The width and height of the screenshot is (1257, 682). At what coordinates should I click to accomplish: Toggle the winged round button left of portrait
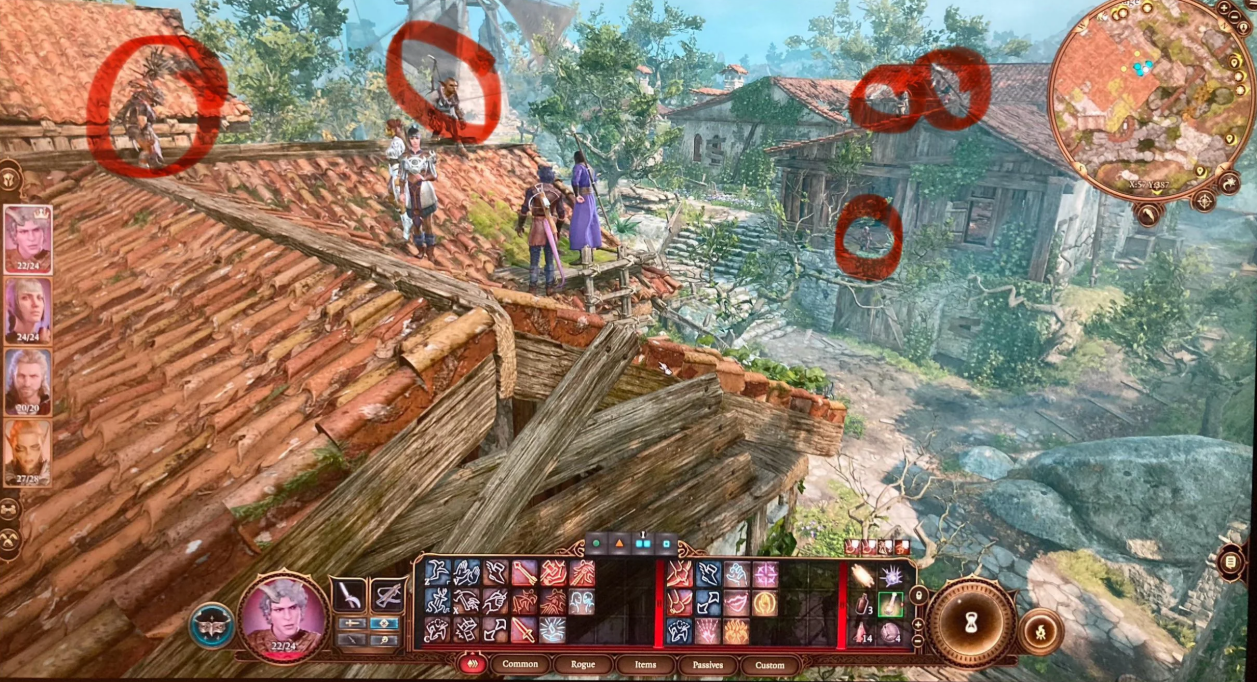tap(212, 625)
